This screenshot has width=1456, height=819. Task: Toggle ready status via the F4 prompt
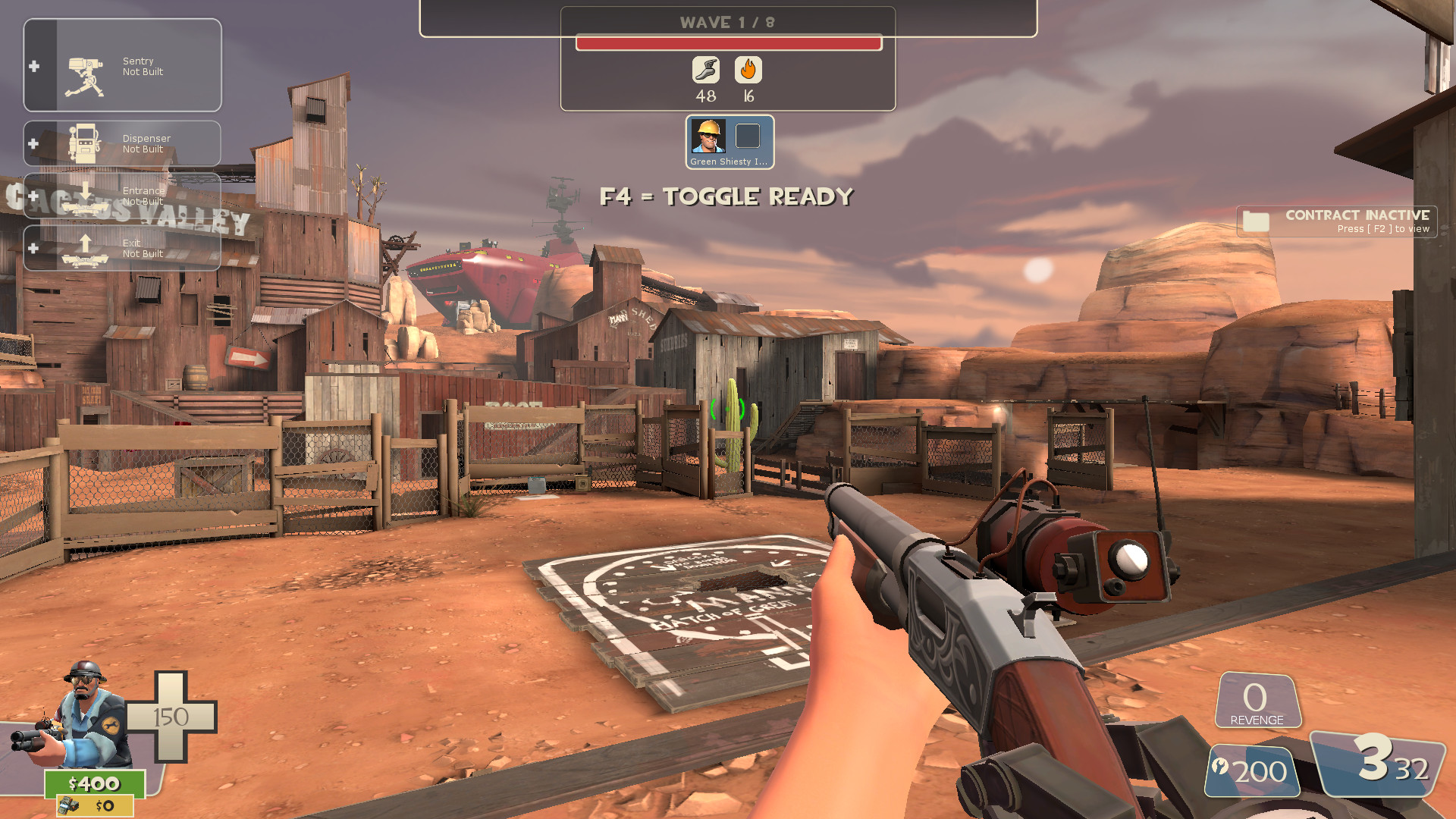pyautogui.click(x=727, y=196)
